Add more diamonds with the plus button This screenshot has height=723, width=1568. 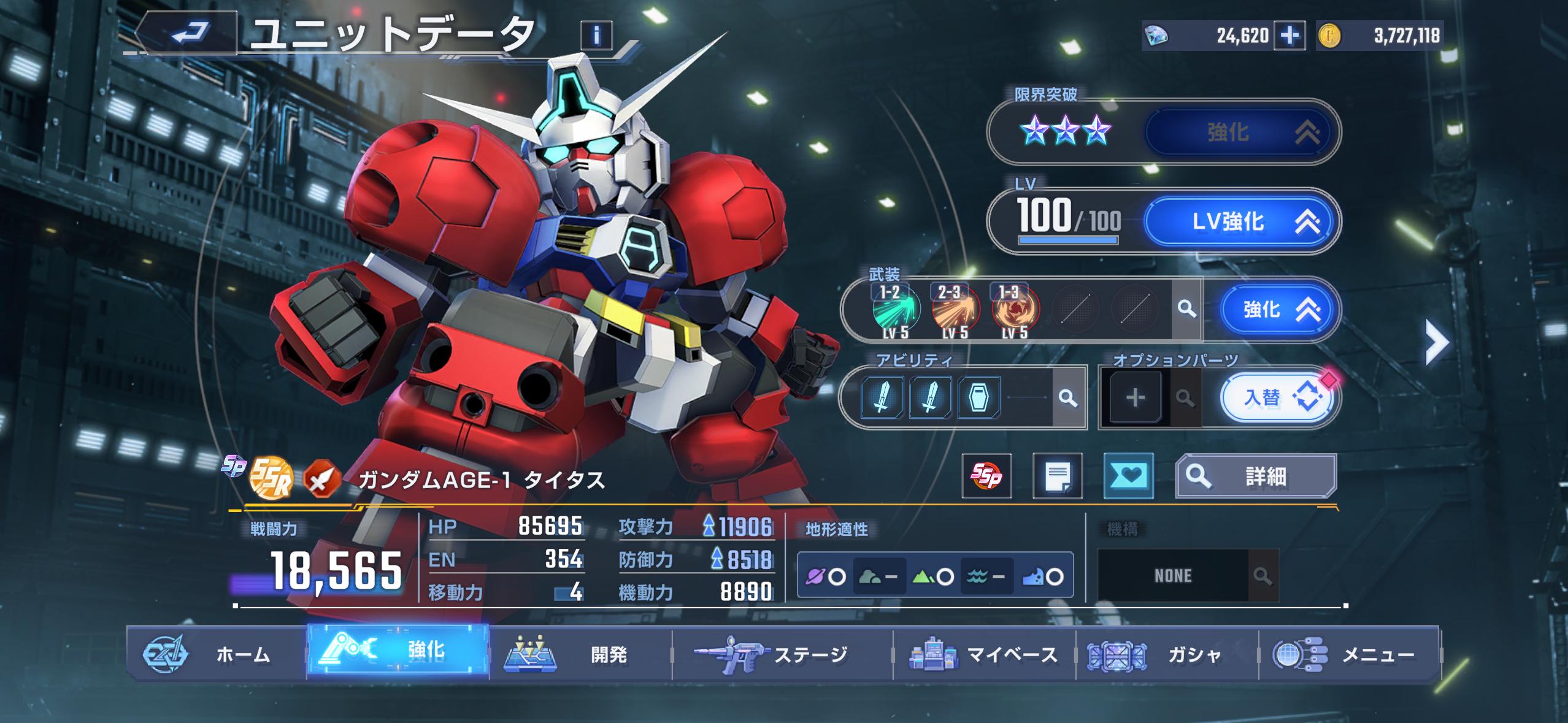click(1289, 36)
